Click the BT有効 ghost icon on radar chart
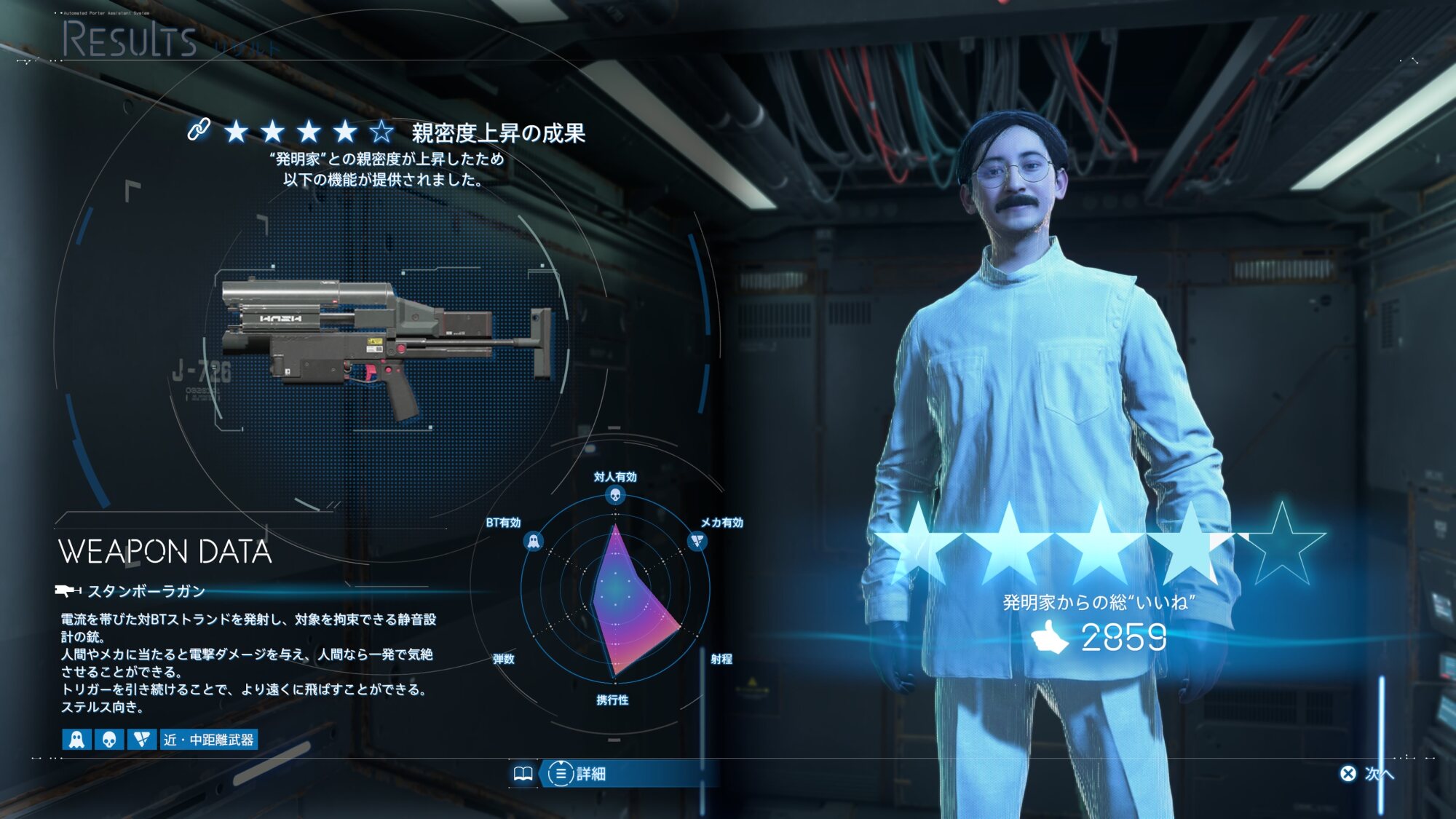The width and height of the screenshot is (1456, 819). [533, 542]
